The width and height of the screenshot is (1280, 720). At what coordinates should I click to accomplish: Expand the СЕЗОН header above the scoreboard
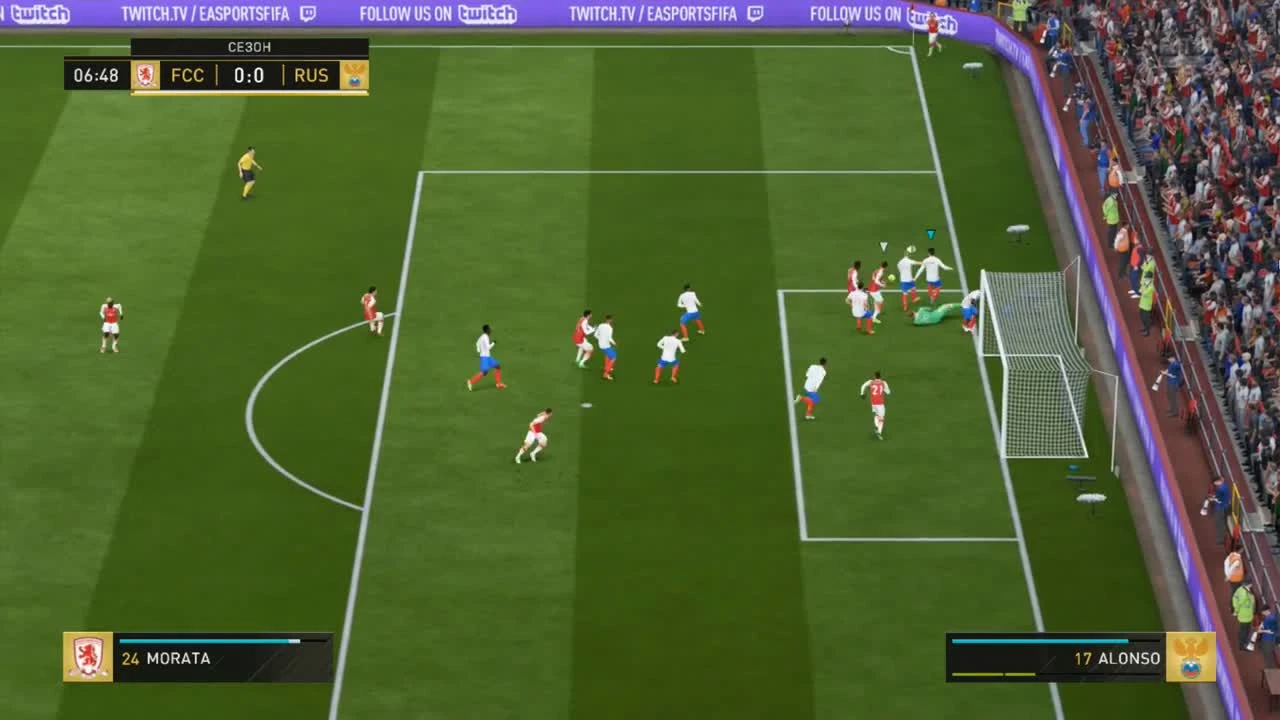coord(247,46)
